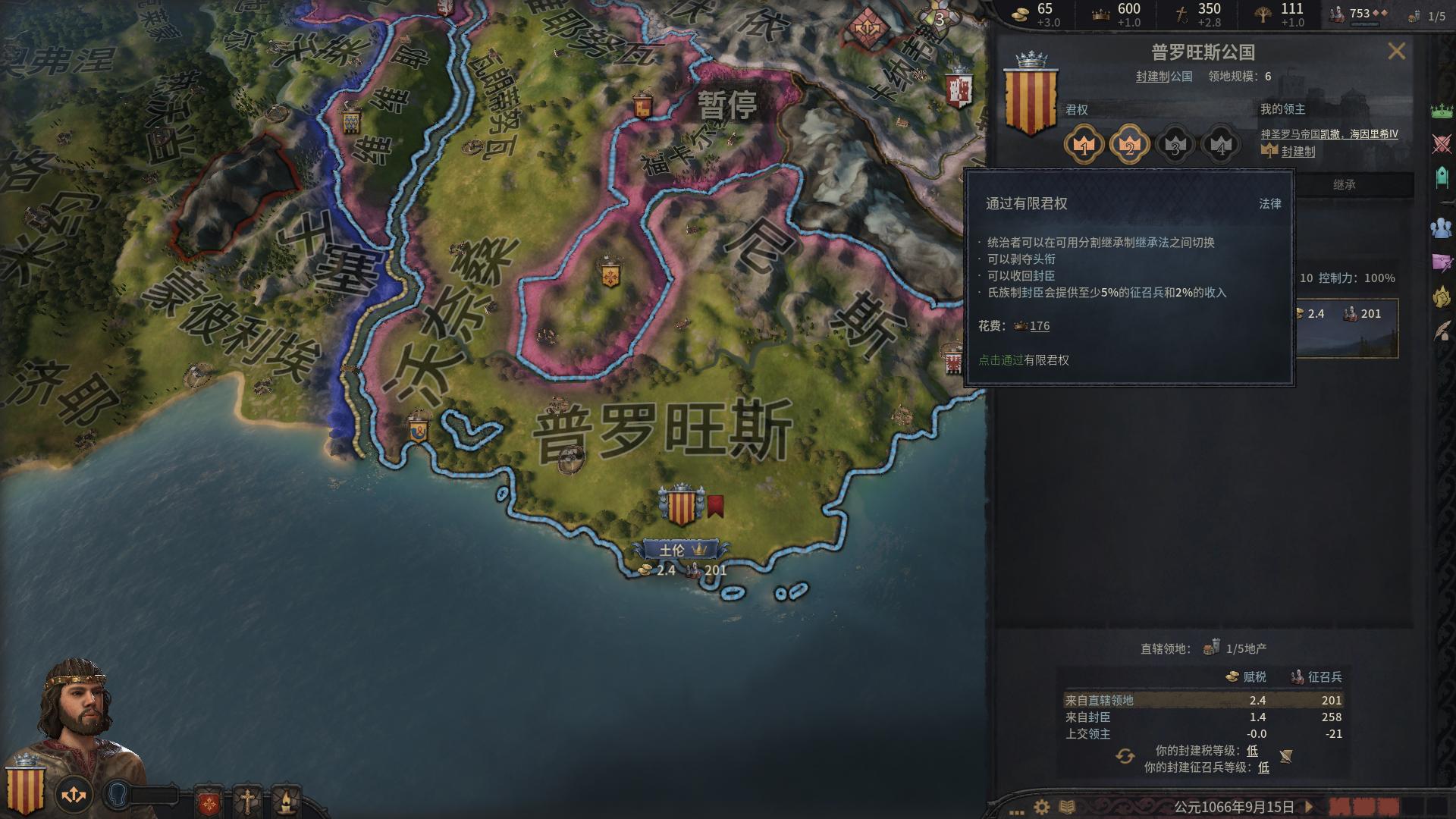Click the highest game speed bar

[x=1439, y=807]
